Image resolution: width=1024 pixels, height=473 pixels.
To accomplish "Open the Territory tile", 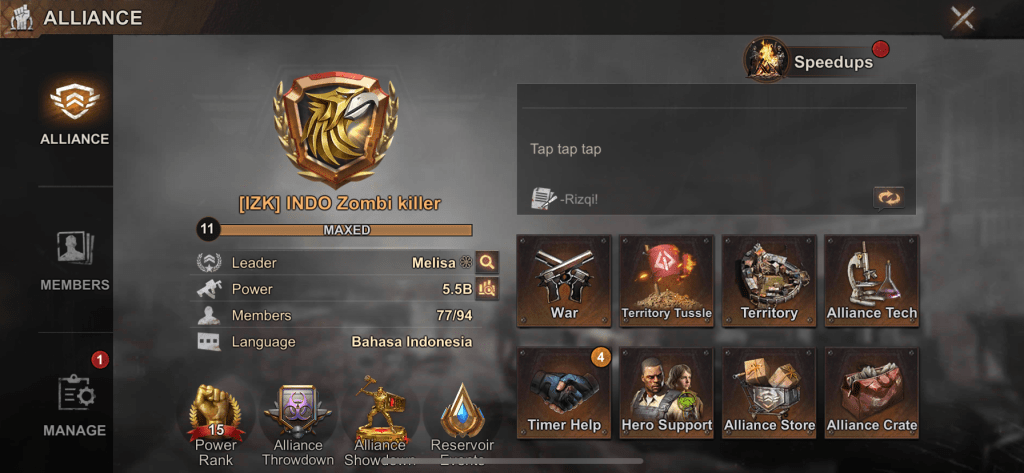I will pos(769,280).
